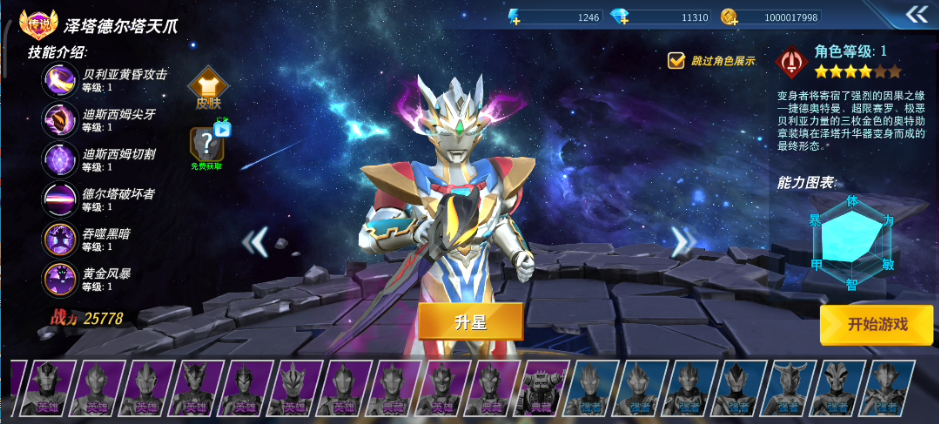
Task: View the 德尔塔破坏者 skill
Action: [59, 200]
